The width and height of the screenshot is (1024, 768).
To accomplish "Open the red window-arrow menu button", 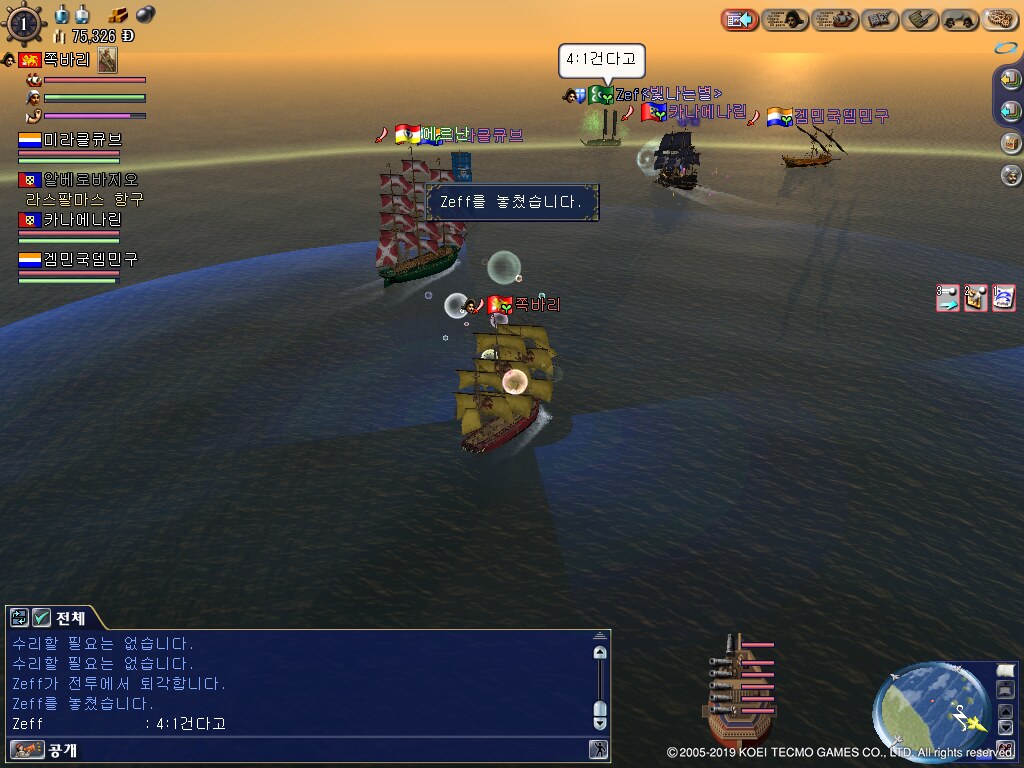I will 739,19.
